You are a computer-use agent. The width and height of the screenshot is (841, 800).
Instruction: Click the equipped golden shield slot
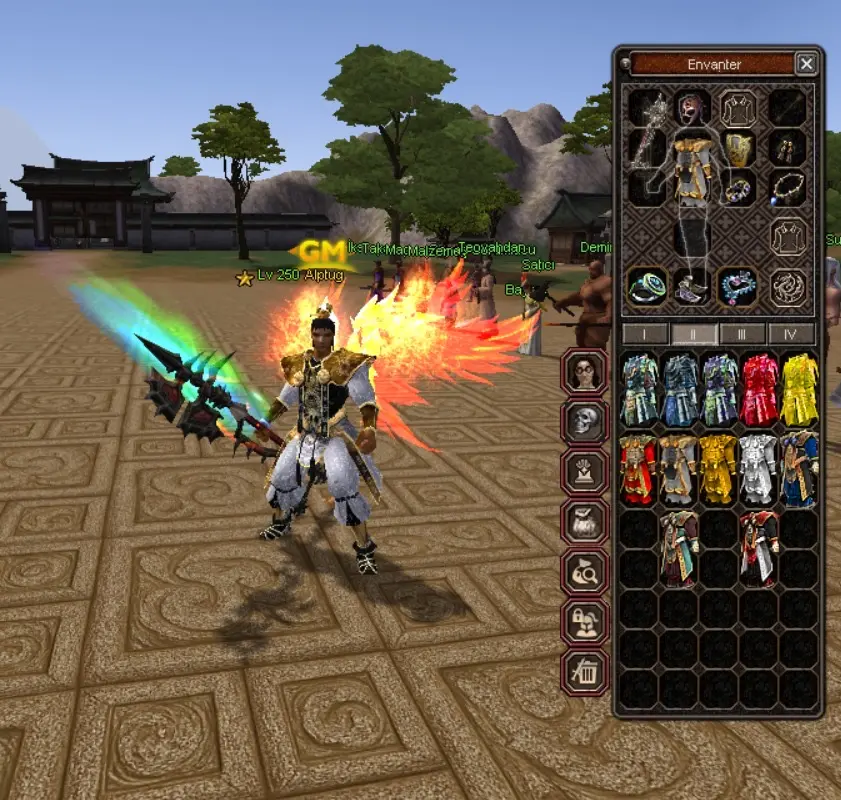739,149
